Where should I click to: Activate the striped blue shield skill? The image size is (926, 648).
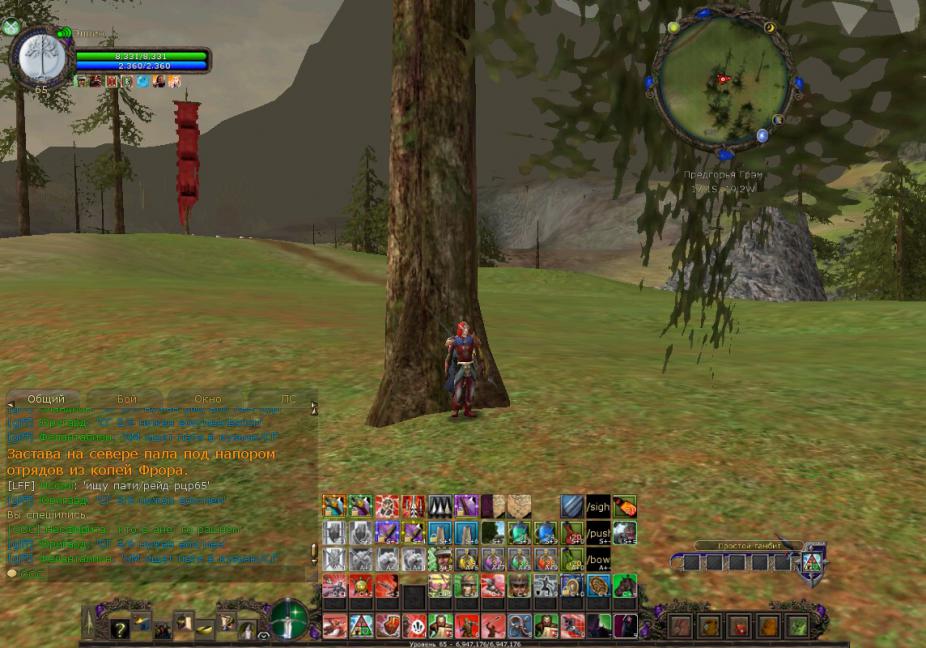pos(571,506)
